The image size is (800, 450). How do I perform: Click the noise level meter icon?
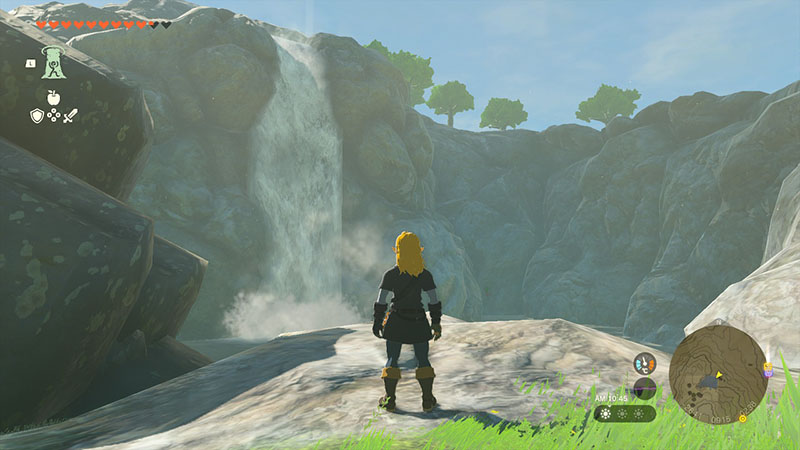coord(644,387)
